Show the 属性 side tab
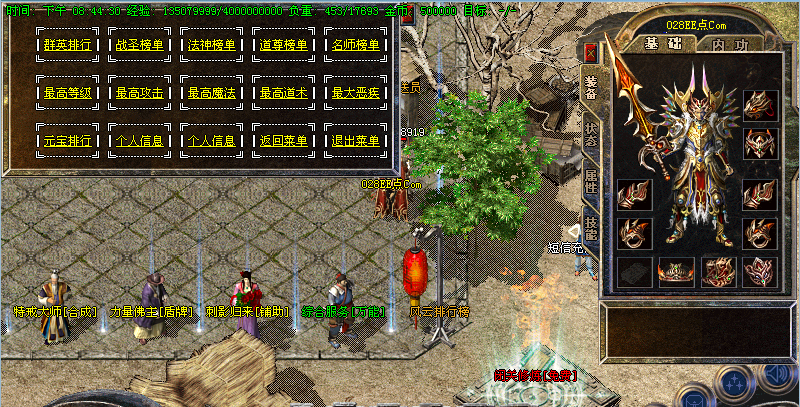 (590, 182)
